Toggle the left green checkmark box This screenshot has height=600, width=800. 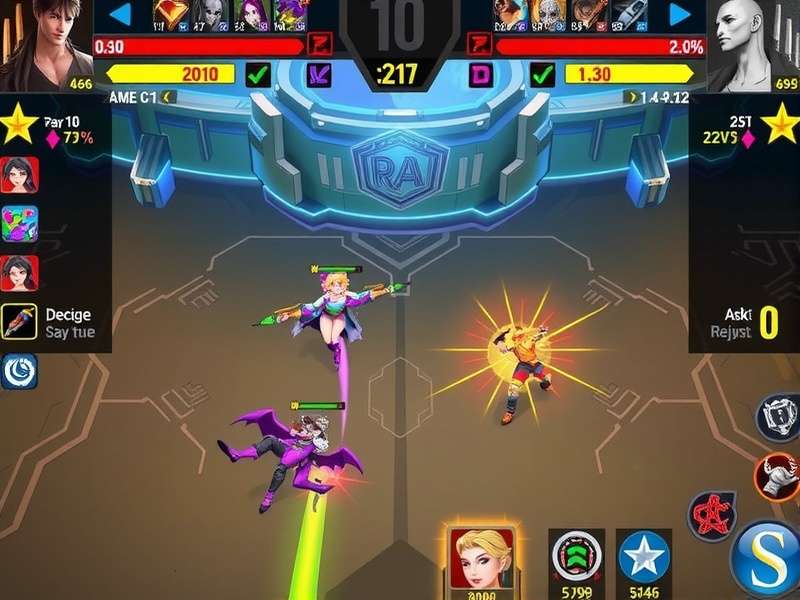click(258, 73)
